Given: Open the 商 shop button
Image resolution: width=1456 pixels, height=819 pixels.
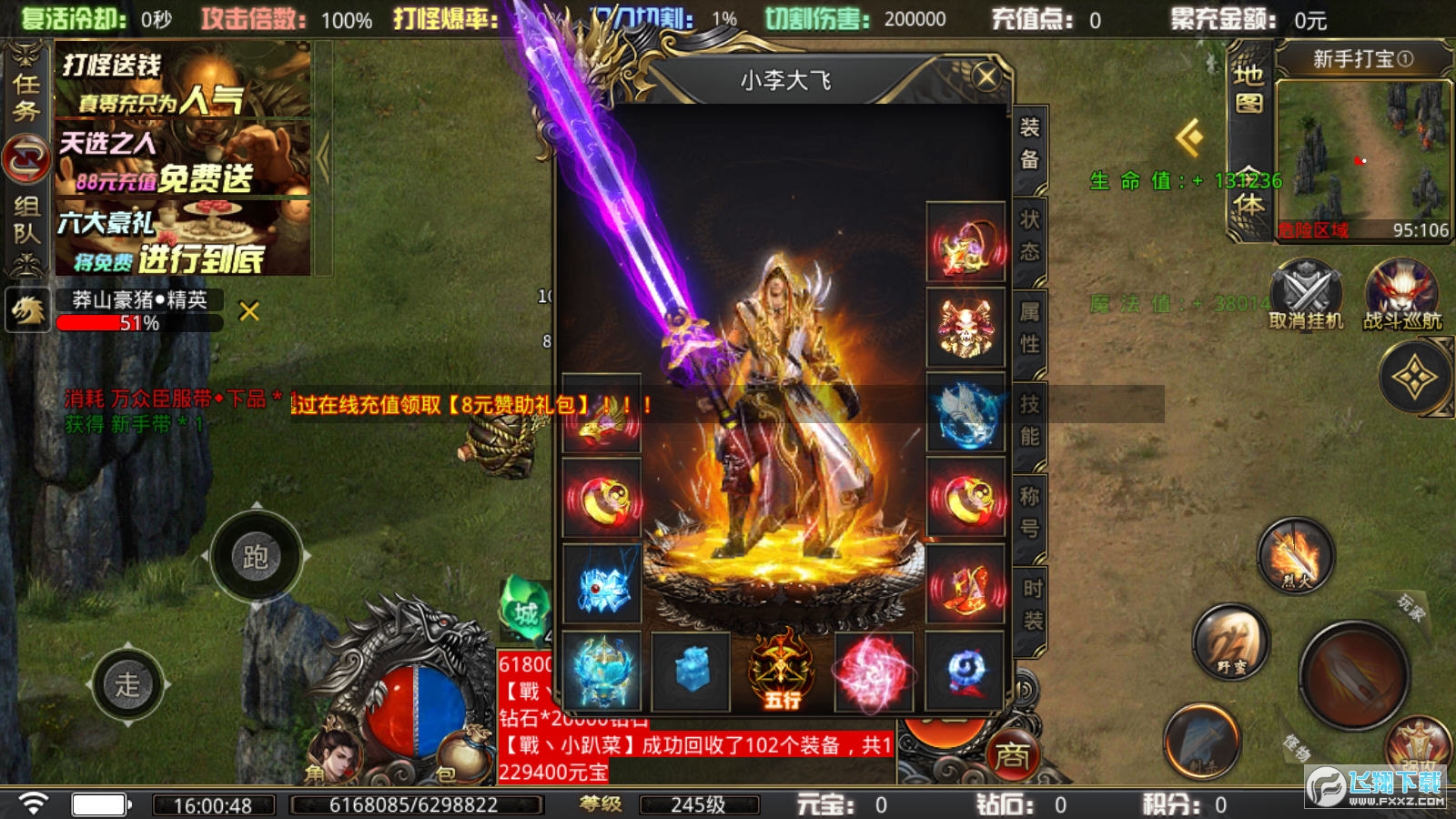Looking at the screenshot, I should pos(1011,754).
